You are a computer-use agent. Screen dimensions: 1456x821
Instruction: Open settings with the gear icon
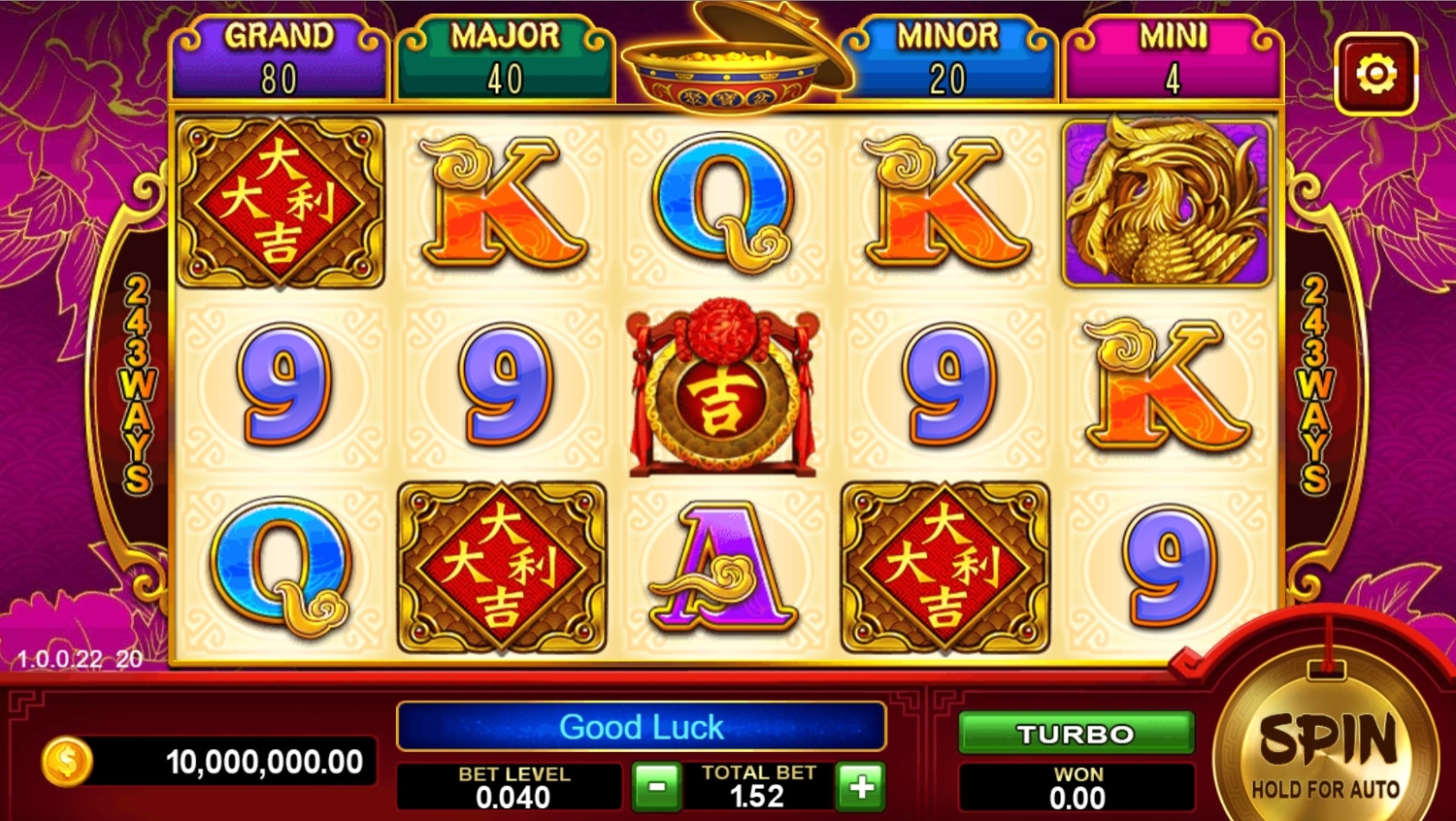[1375, 74]
